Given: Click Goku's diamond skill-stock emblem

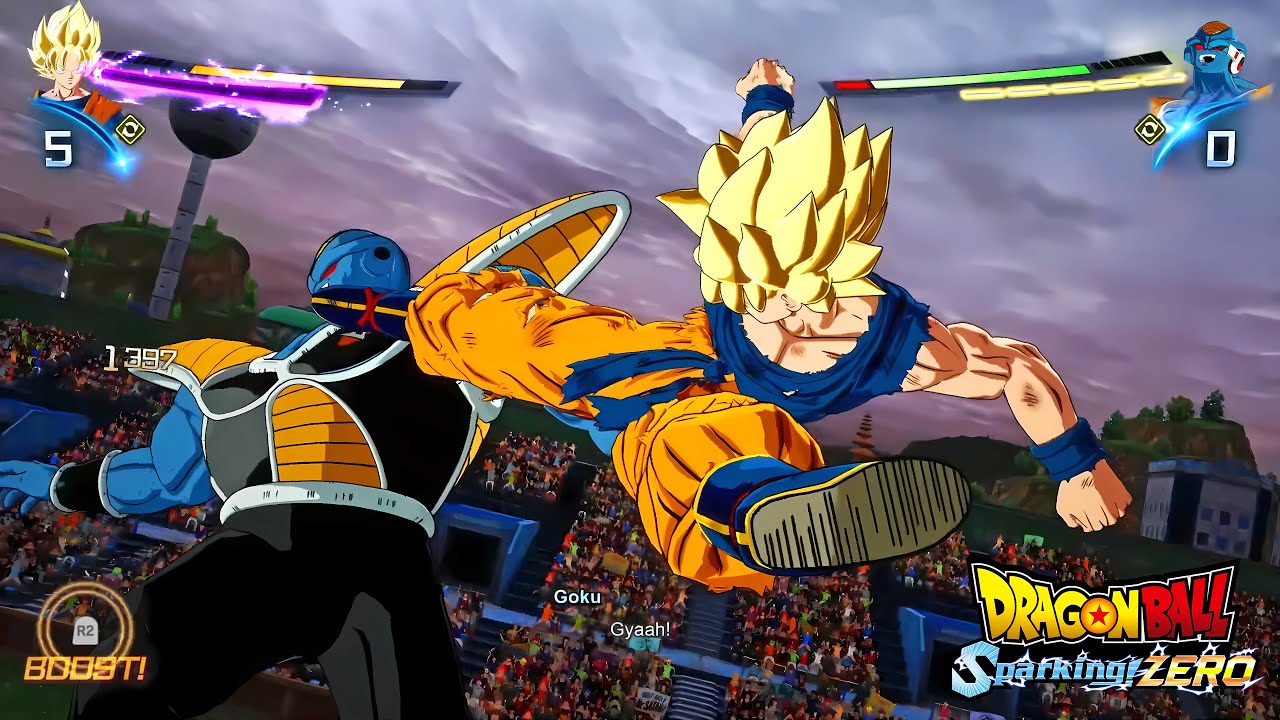Looking at the screenshot, I should 130,128.
